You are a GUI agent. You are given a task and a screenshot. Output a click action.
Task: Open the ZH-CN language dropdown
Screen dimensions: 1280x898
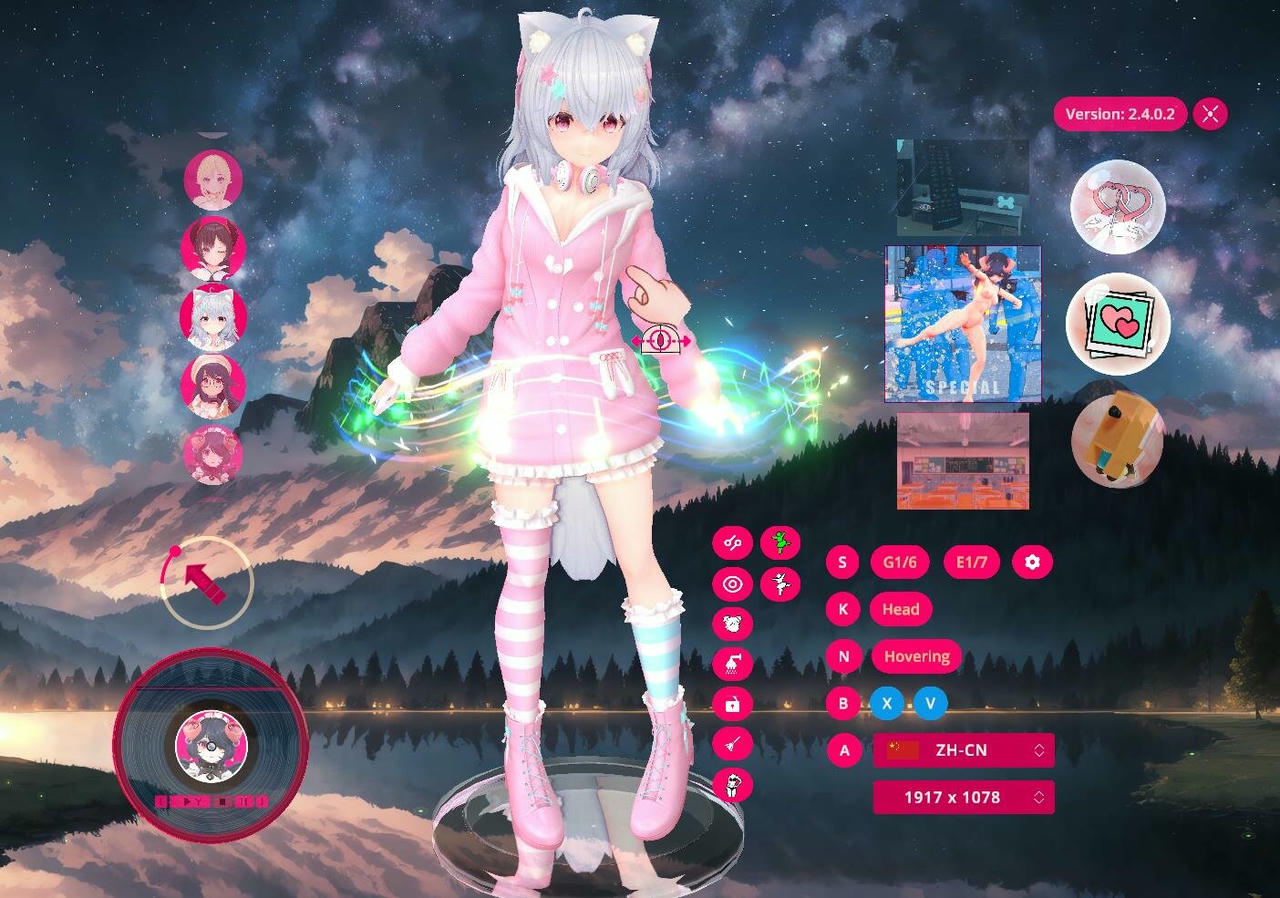point(962,749)
